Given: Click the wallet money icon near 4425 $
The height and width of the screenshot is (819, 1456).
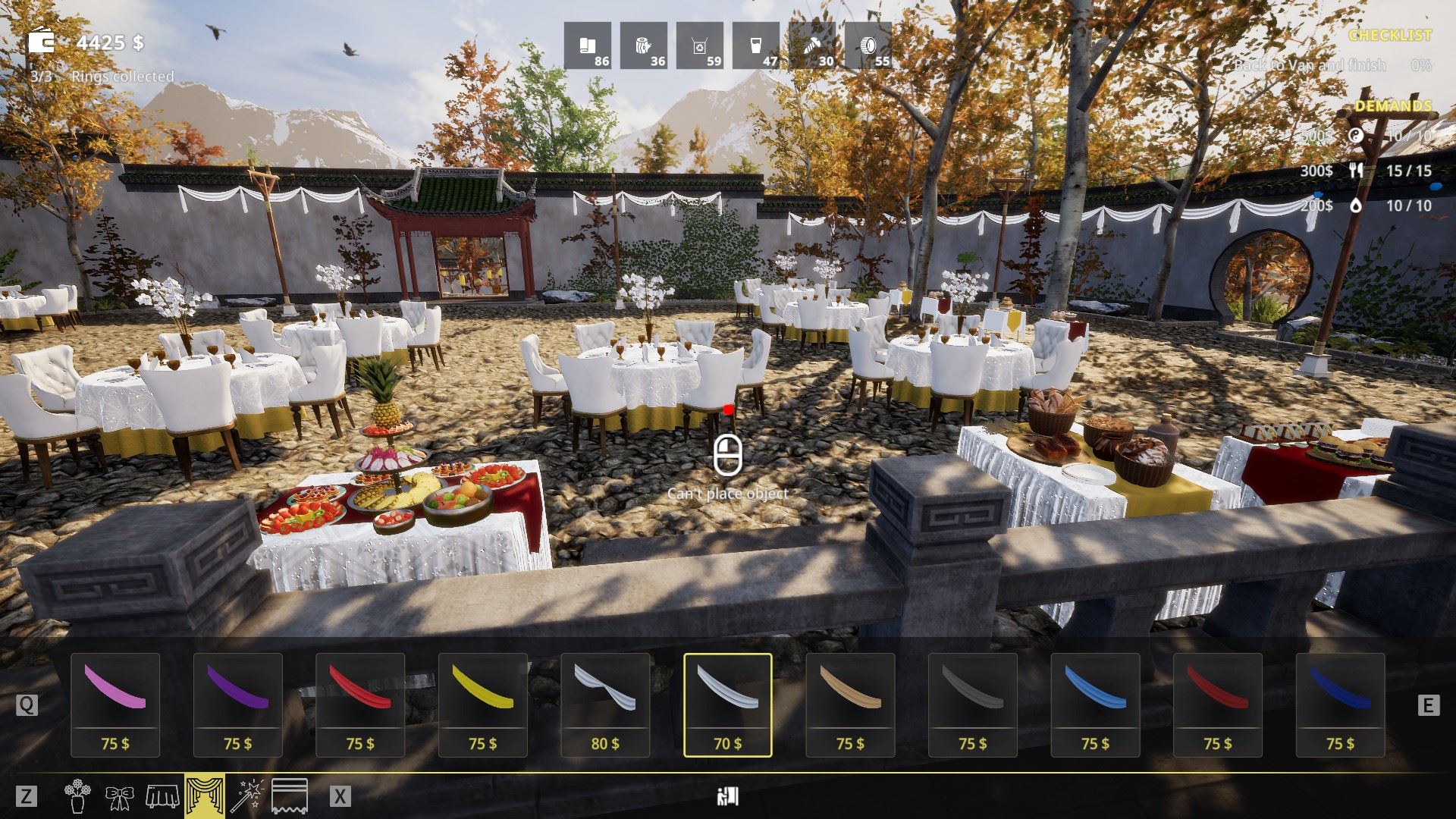Looking at the screenshot, I should [x=42, y=42].
